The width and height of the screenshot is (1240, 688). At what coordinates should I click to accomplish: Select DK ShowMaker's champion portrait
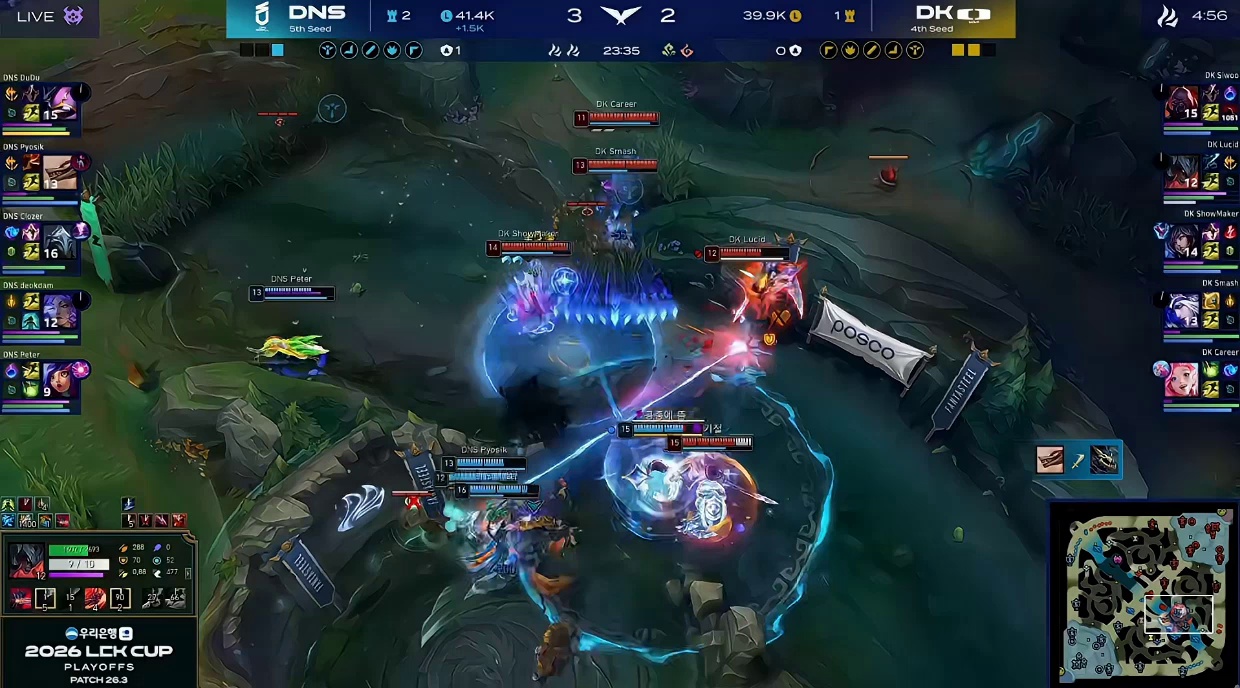coord(1180,241)
